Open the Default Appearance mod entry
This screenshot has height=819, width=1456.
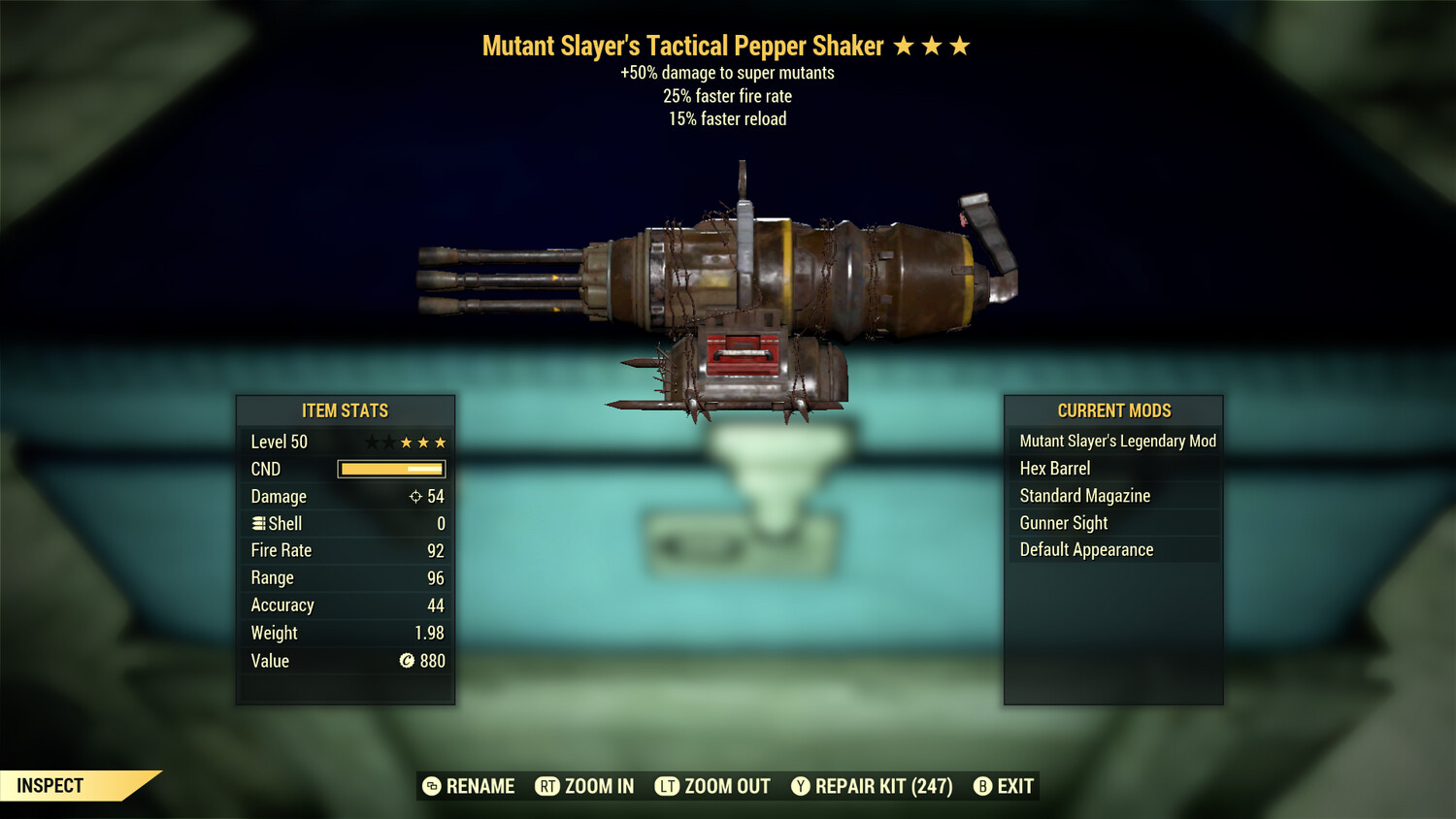[1085, 549]
